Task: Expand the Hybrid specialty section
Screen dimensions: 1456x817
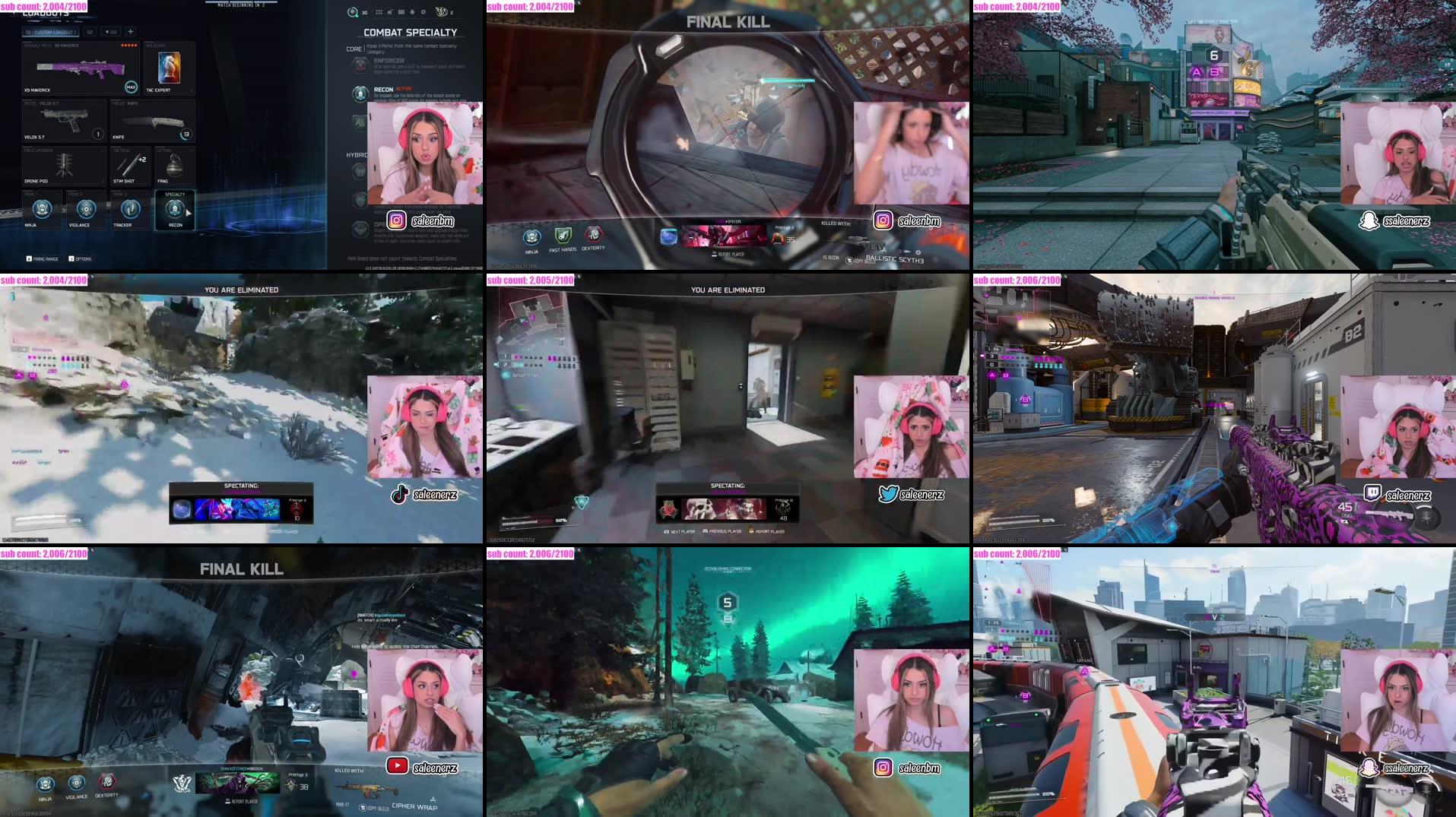Action: pyautogui.click(x=357, y=155)
